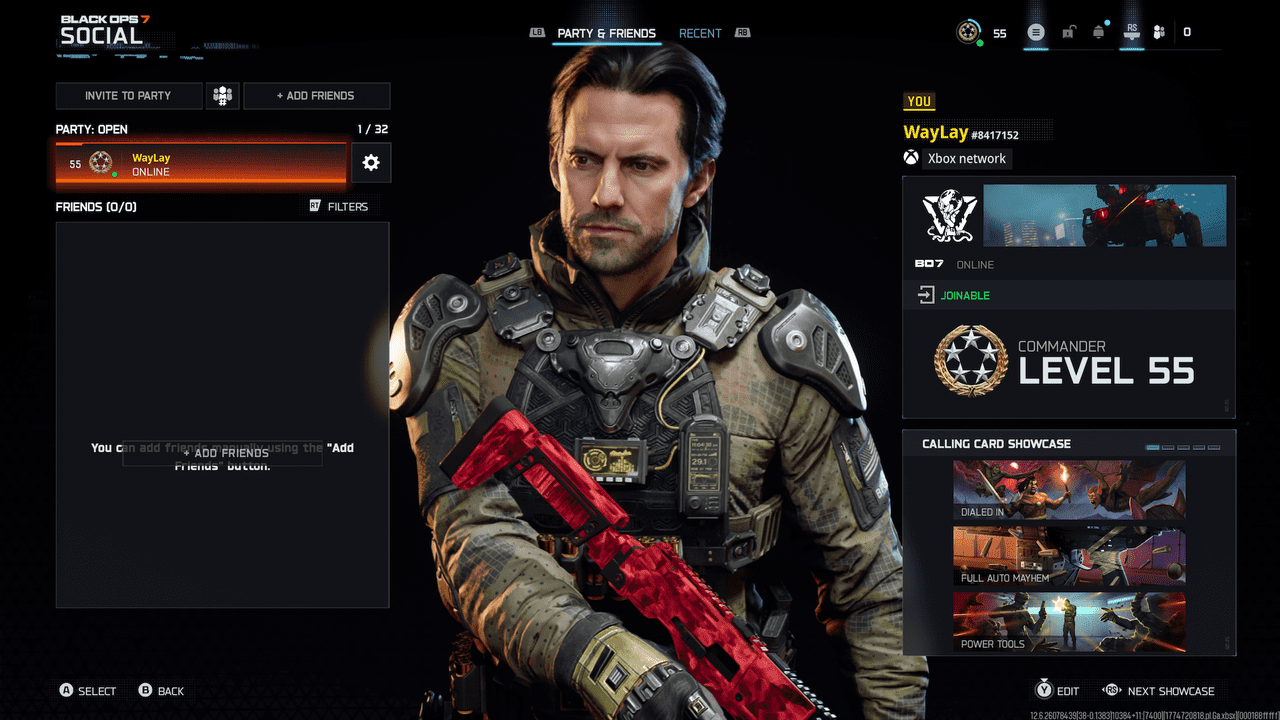Select the second showcase page indicator dot
The width and height of the screenshot is (1280, 720).
[1167, 447]
